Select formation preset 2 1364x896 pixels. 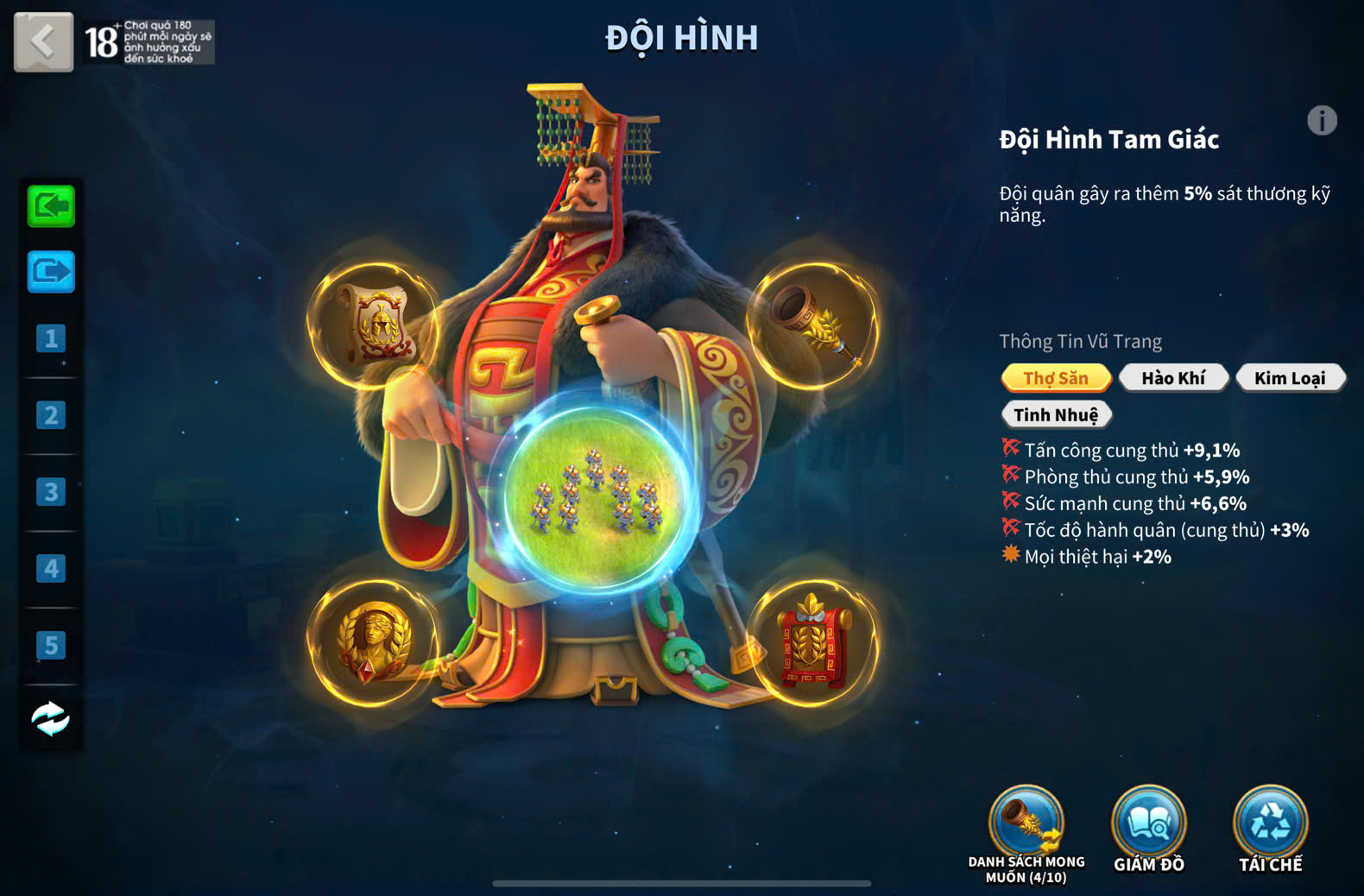click(x=51, y=415)
